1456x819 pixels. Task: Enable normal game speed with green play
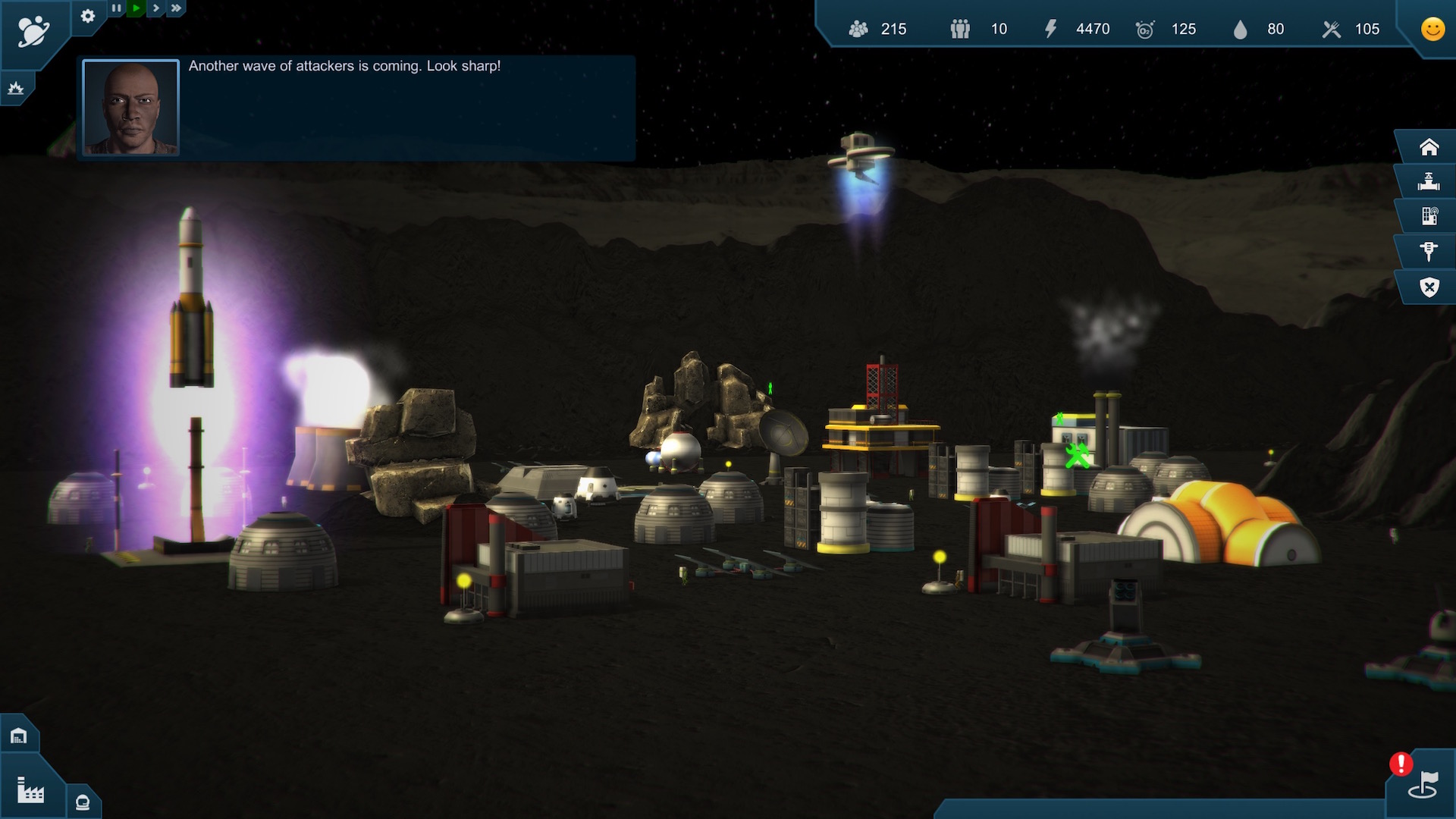(x=136, y=8)
